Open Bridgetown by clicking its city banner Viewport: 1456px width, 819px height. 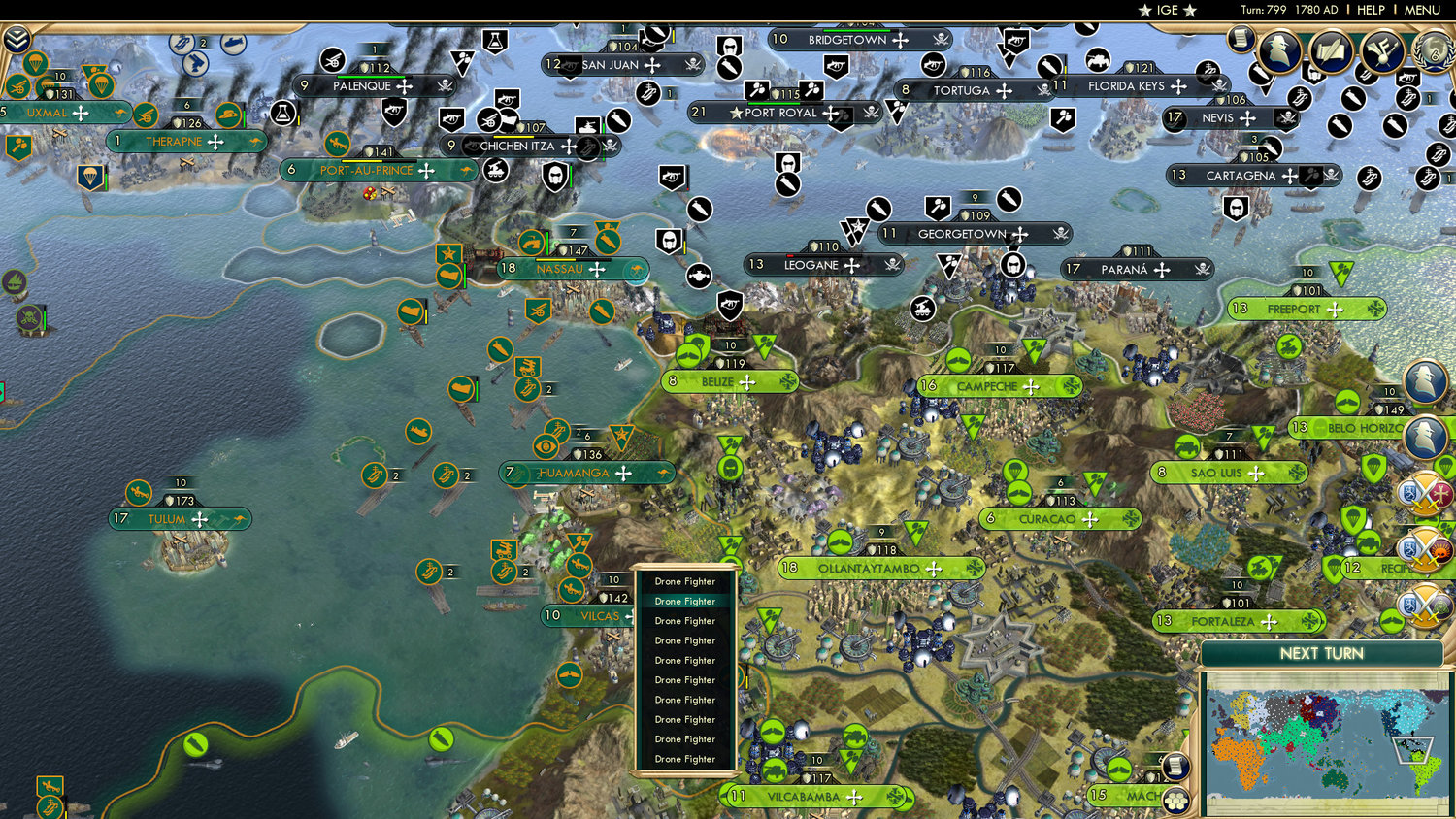[844, 40]
